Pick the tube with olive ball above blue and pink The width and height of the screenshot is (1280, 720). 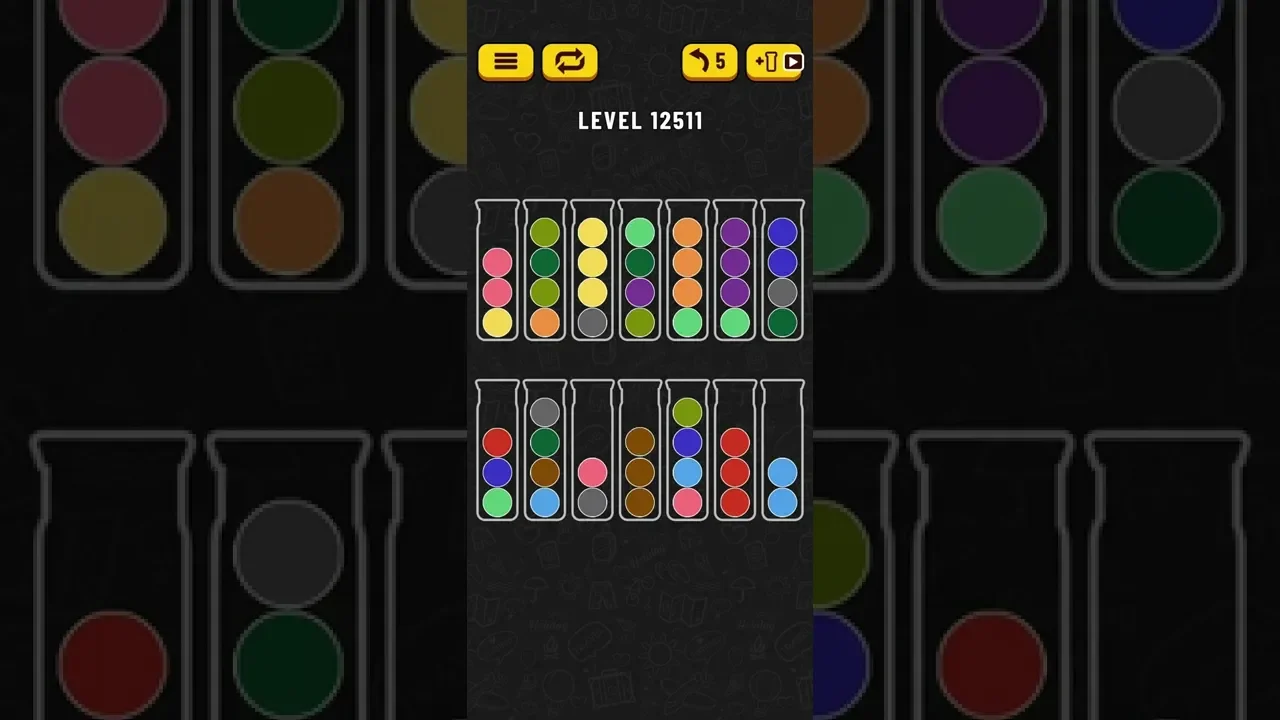(687, 452)
